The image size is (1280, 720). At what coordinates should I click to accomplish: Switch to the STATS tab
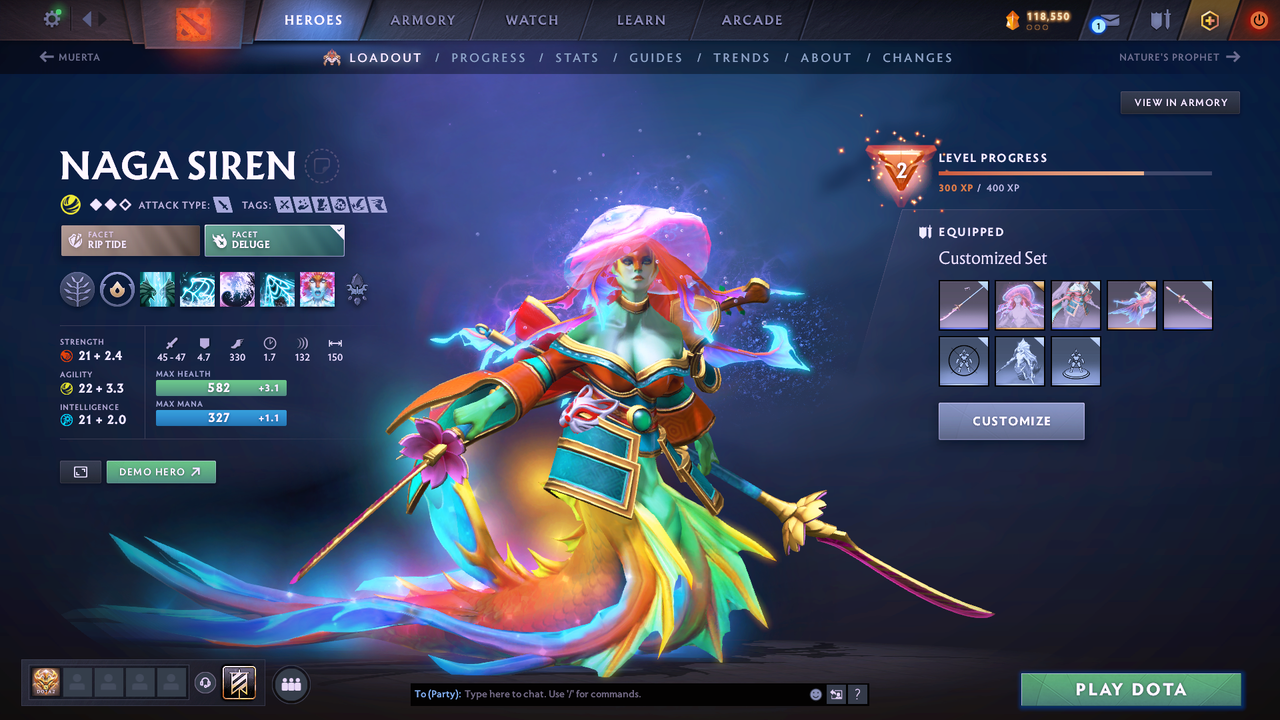tap(577, 57)
